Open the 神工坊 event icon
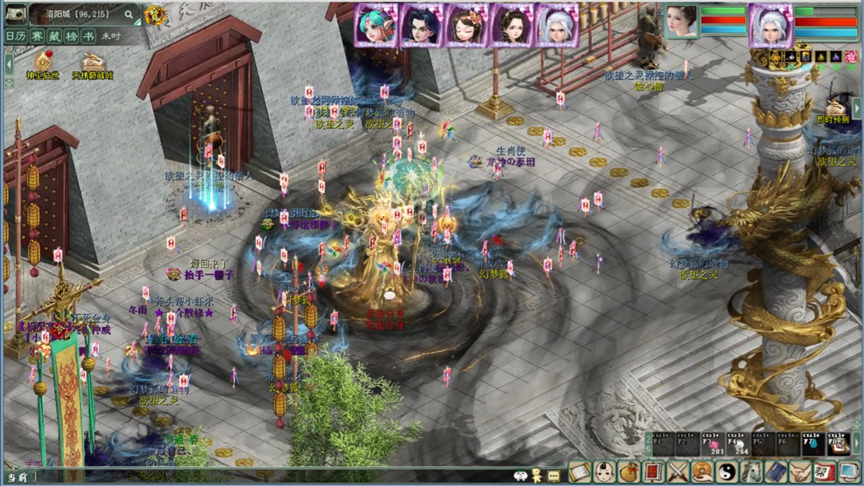 click(43, 63)
